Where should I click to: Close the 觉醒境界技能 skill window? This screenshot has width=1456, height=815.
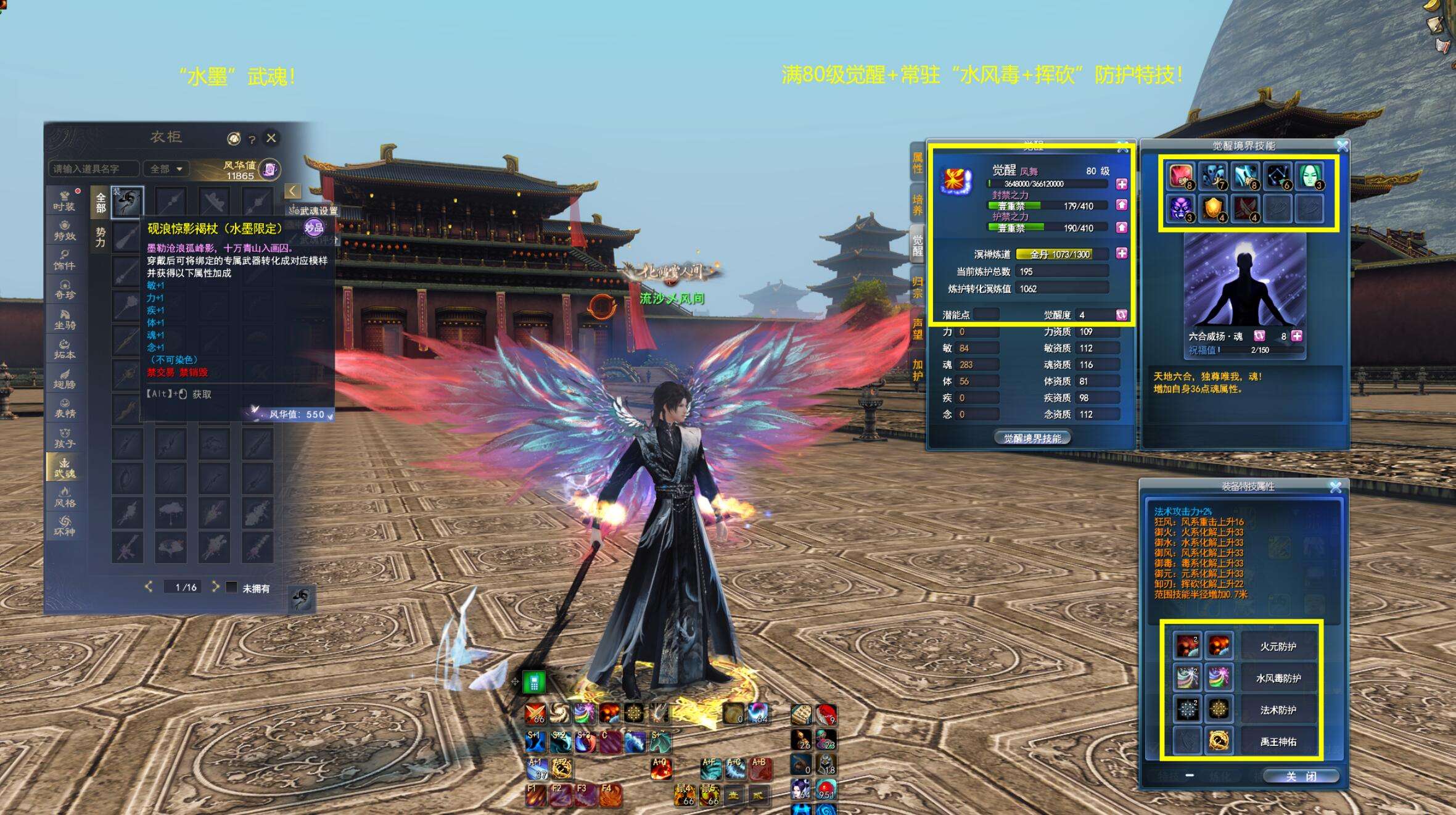(x=1342, y=146)
